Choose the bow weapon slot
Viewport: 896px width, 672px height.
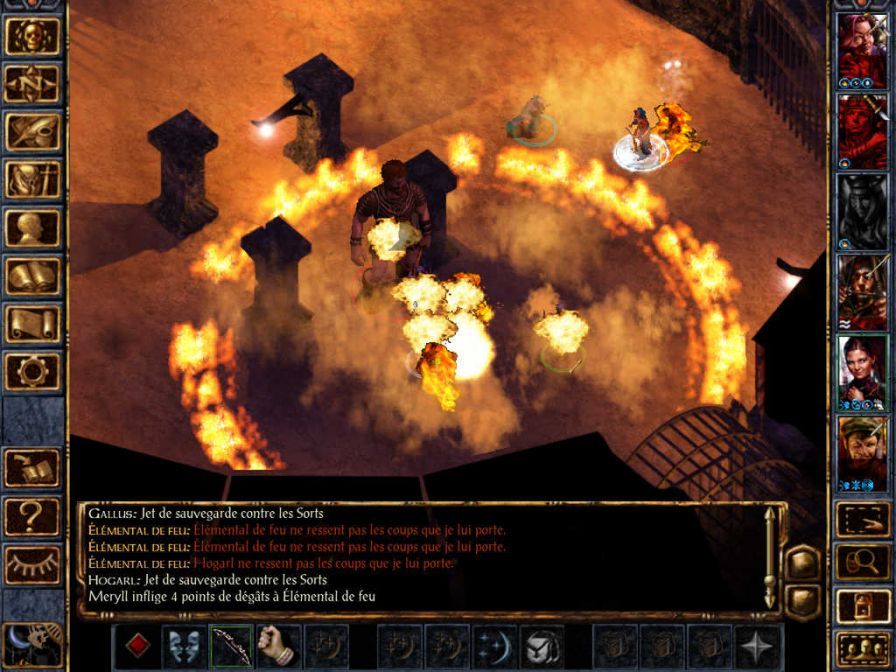pyautogui.click(x=232, y=645)
